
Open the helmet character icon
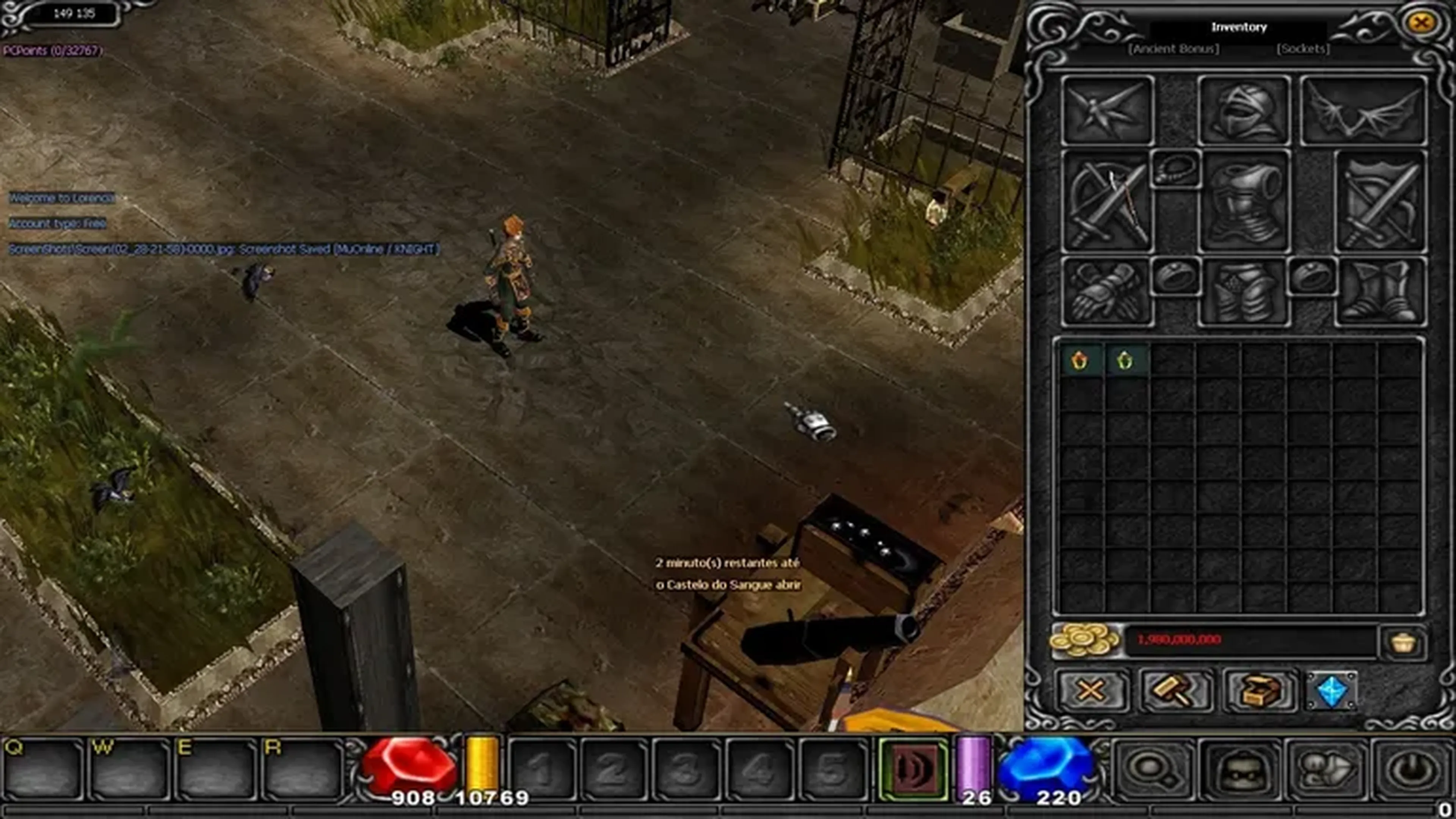pos(1241,769)
